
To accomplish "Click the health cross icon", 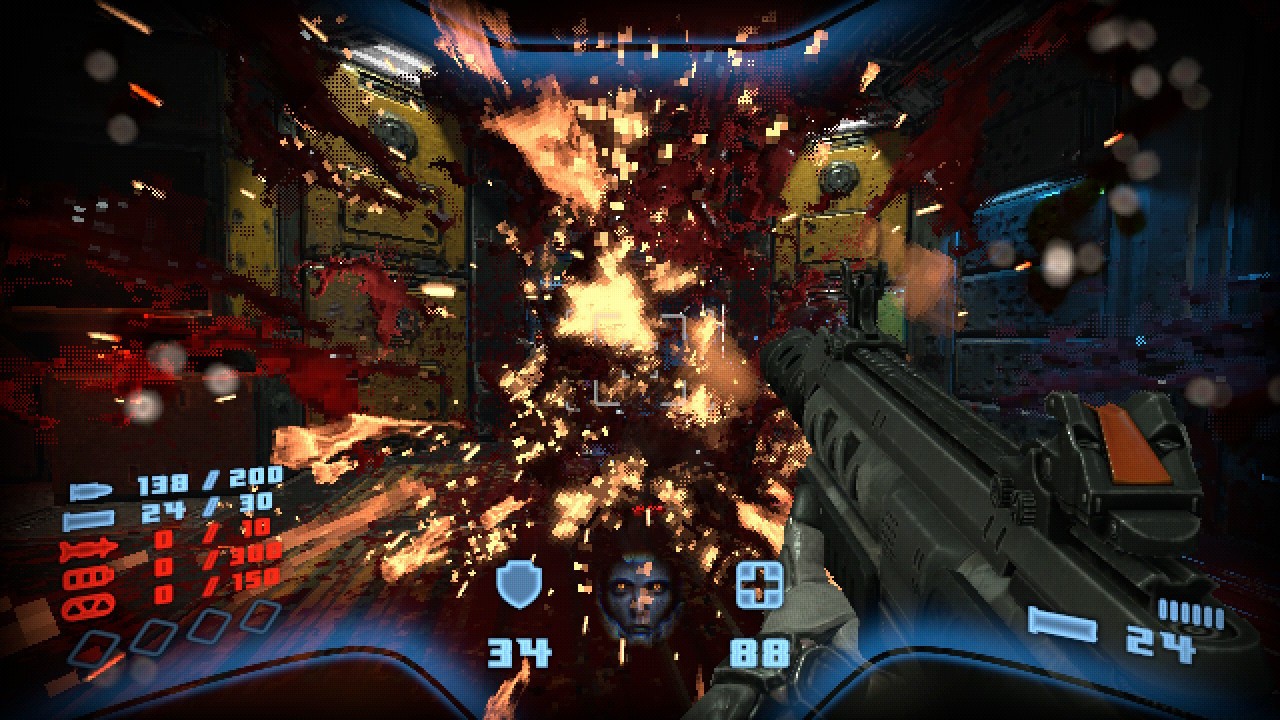I will pyautogui.click(x=758, y=585).
